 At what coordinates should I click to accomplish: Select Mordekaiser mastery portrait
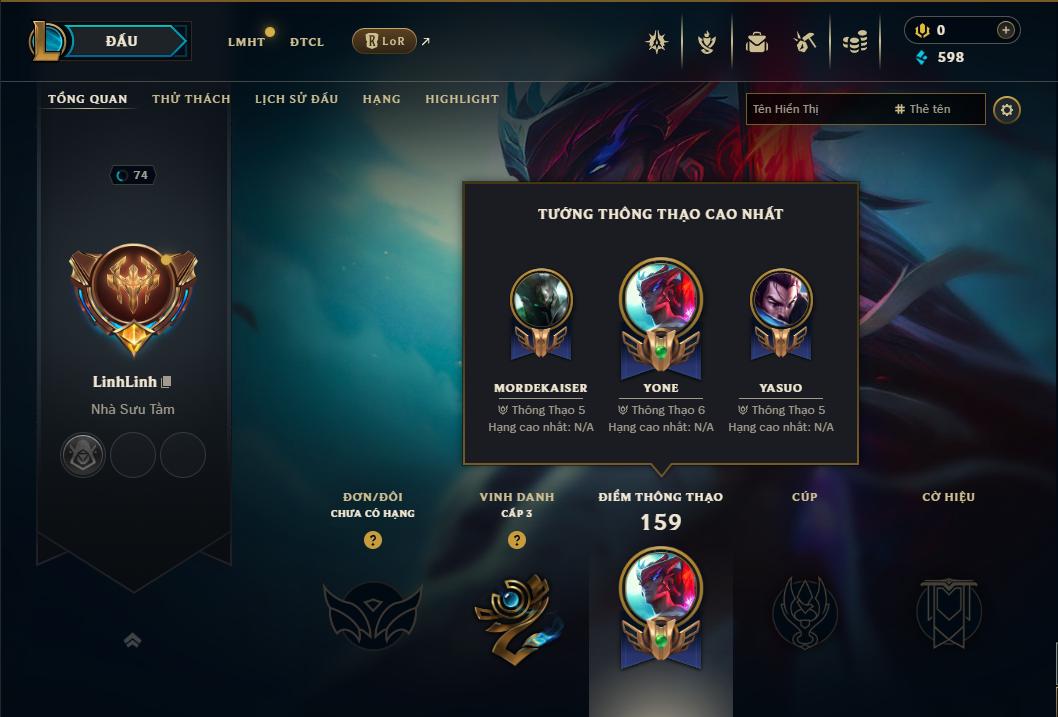tap(541, 300)
